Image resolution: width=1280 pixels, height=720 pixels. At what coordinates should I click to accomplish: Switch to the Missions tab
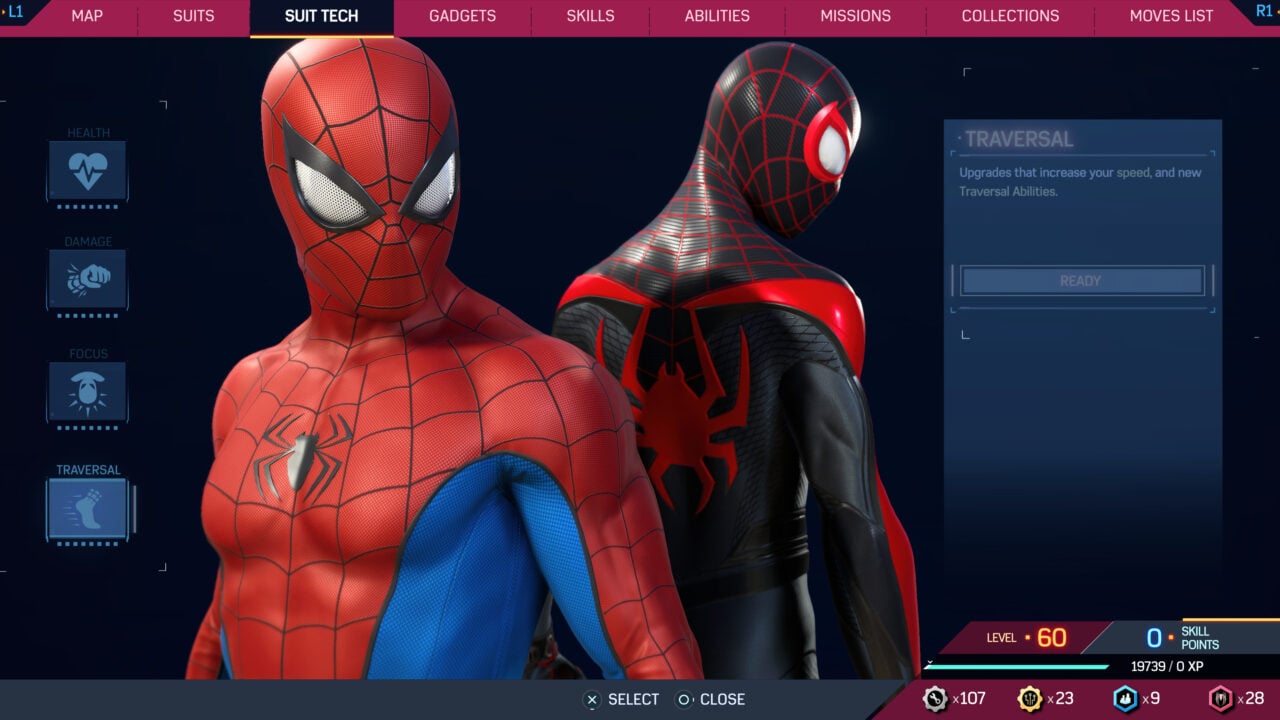(855, 16)
